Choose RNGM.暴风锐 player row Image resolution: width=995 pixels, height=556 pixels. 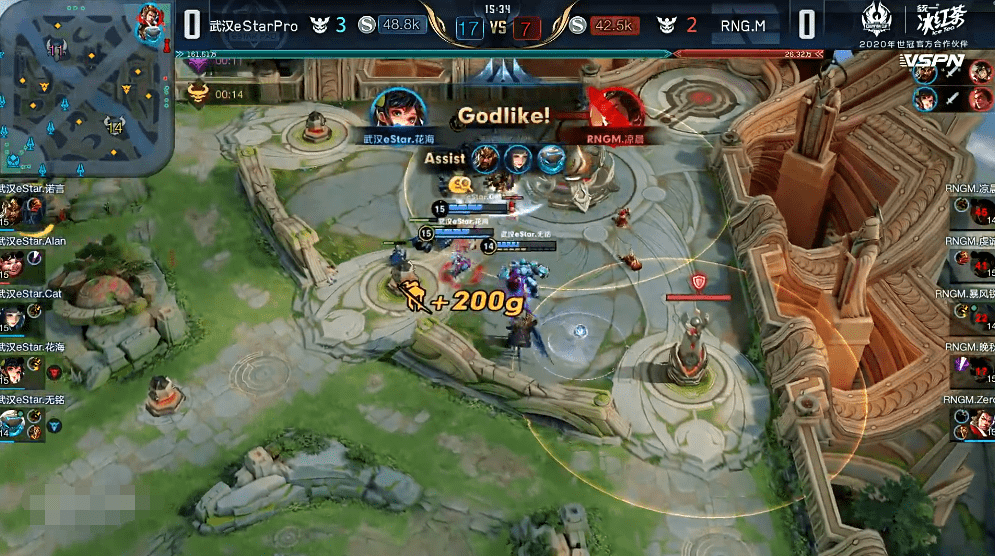pyautogui.click(x=972, y=316)
